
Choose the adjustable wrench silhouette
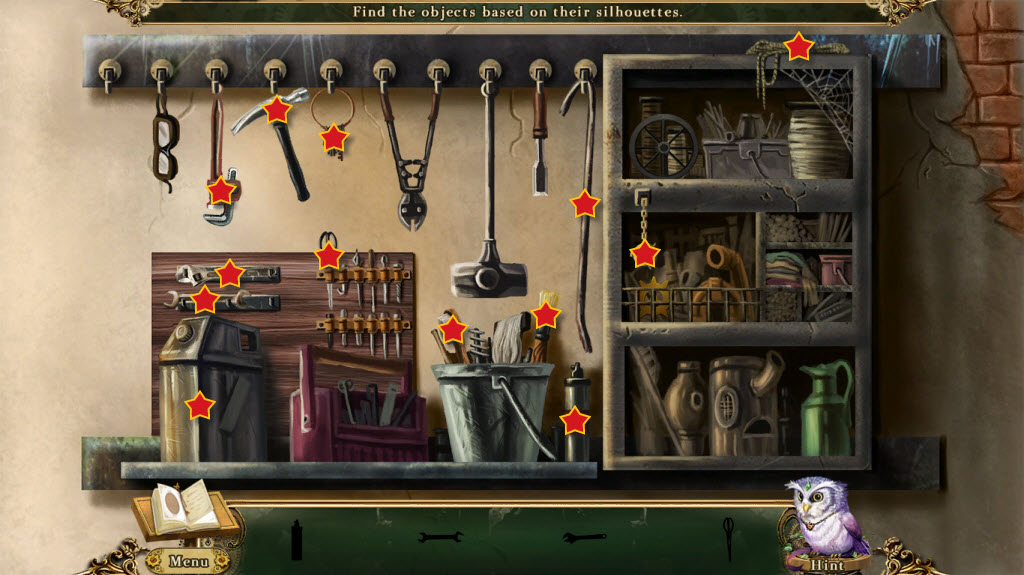click(584, 538)
